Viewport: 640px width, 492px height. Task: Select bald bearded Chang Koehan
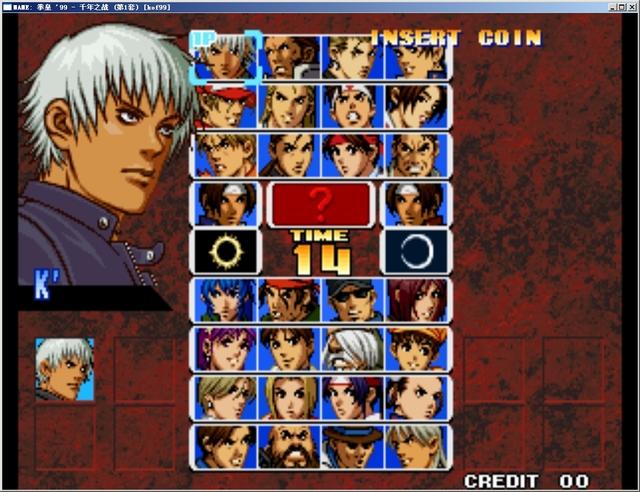(x=290, y=446)
